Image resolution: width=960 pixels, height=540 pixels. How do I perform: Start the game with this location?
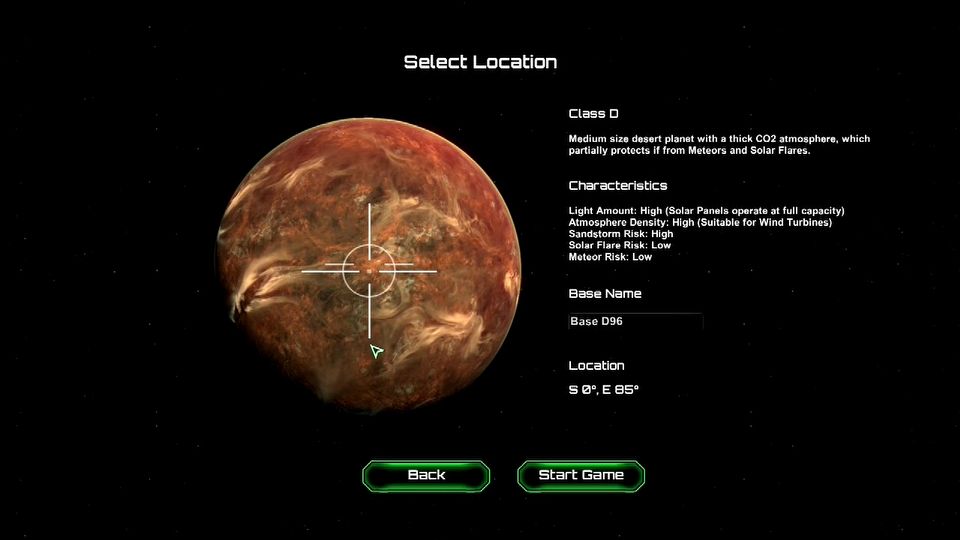[581, 475]
